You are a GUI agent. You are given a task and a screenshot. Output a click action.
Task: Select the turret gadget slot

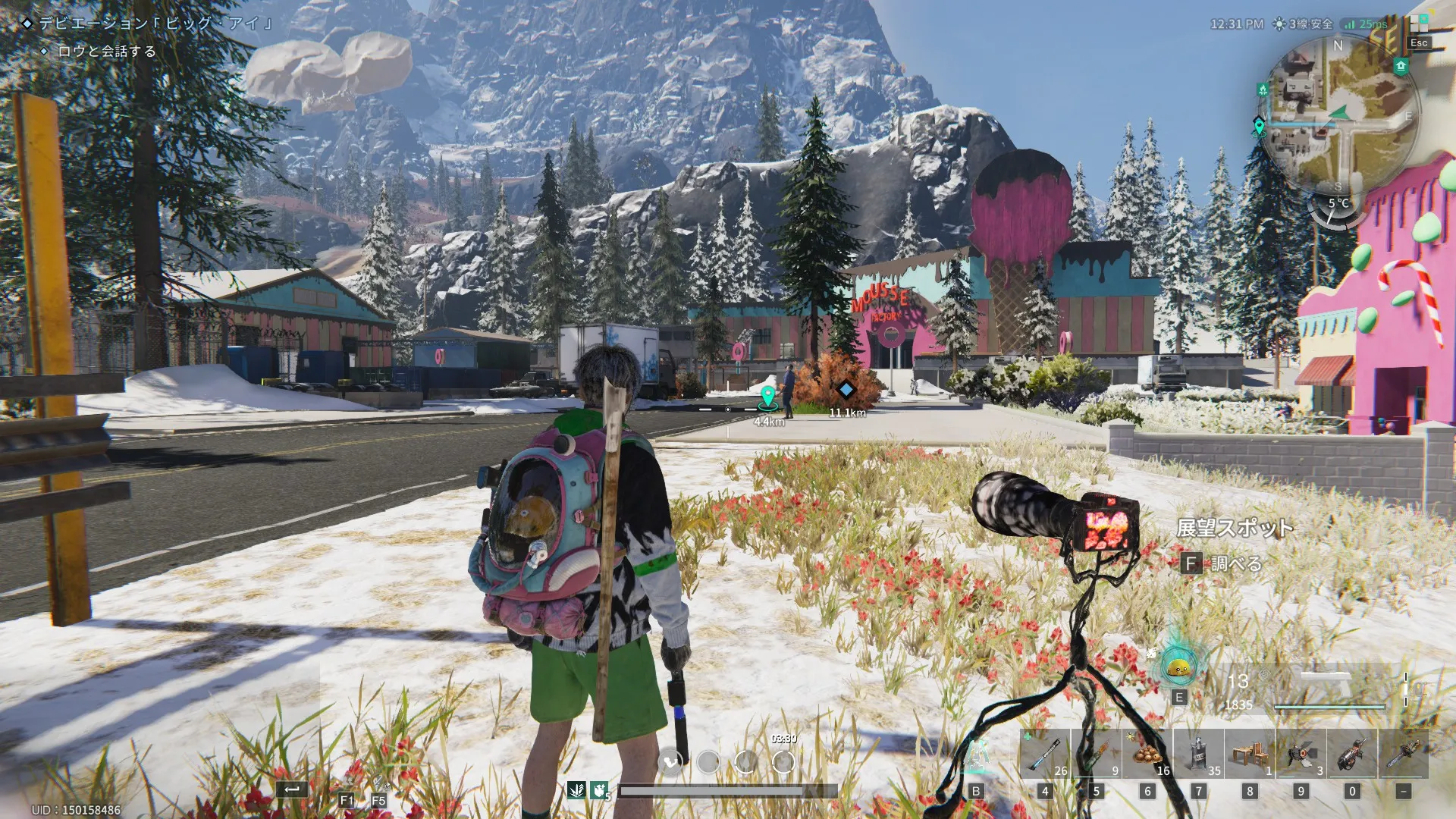pos(1352,755)
